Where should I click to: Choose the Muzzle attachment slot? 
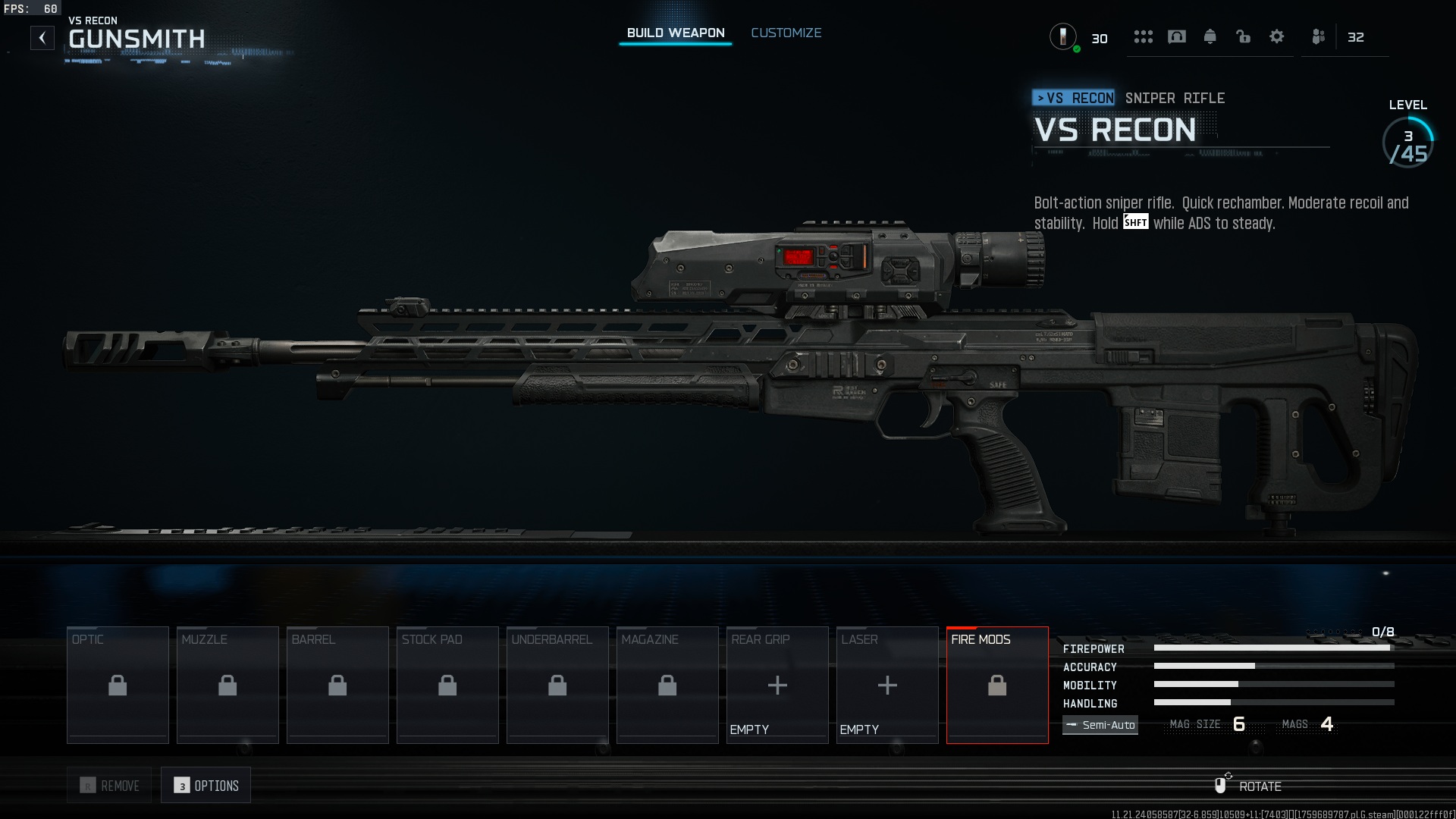point(227,685)
